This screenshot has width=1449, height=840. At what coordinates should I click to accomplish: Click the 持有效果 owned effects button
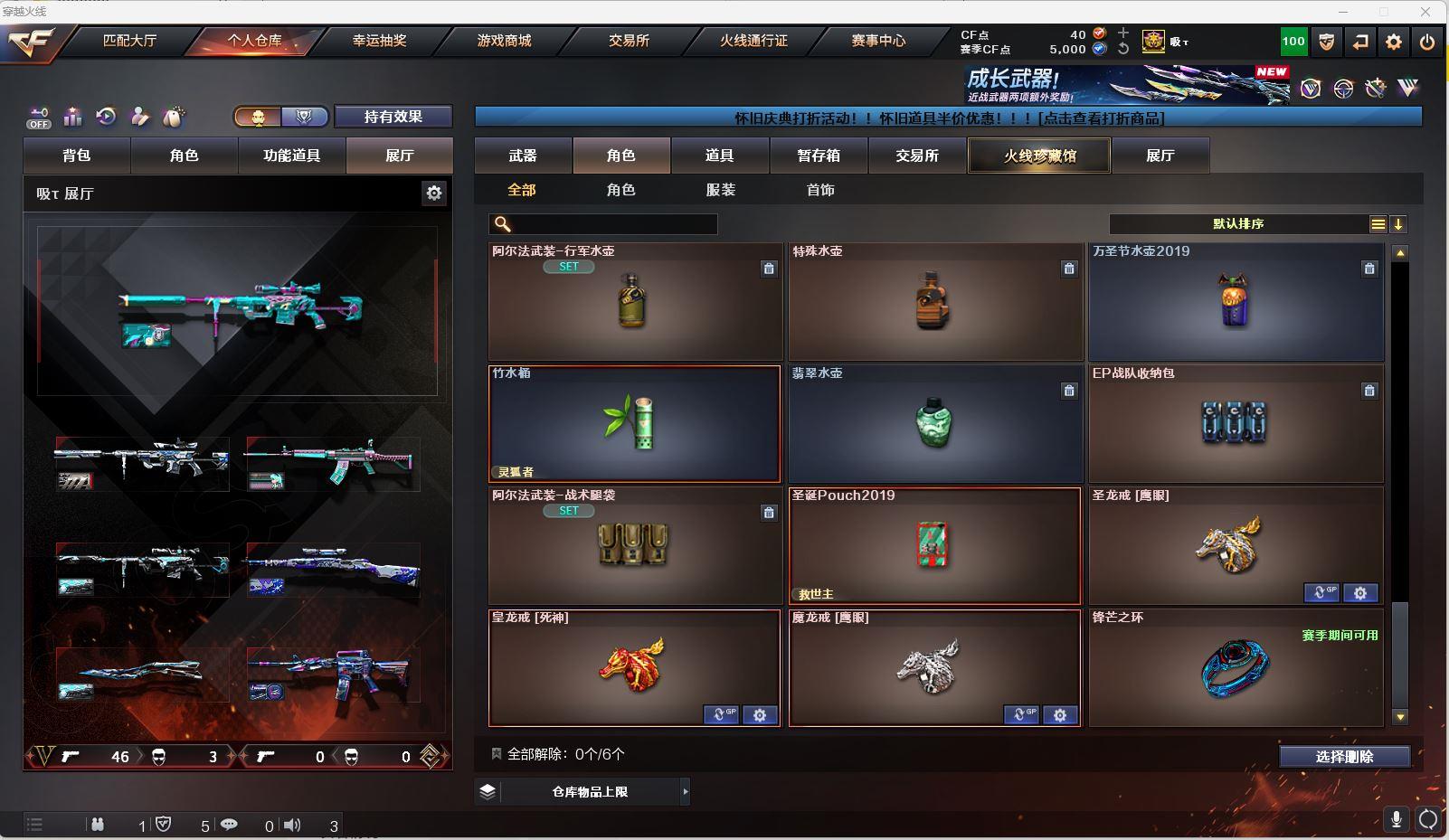[393, 117]
